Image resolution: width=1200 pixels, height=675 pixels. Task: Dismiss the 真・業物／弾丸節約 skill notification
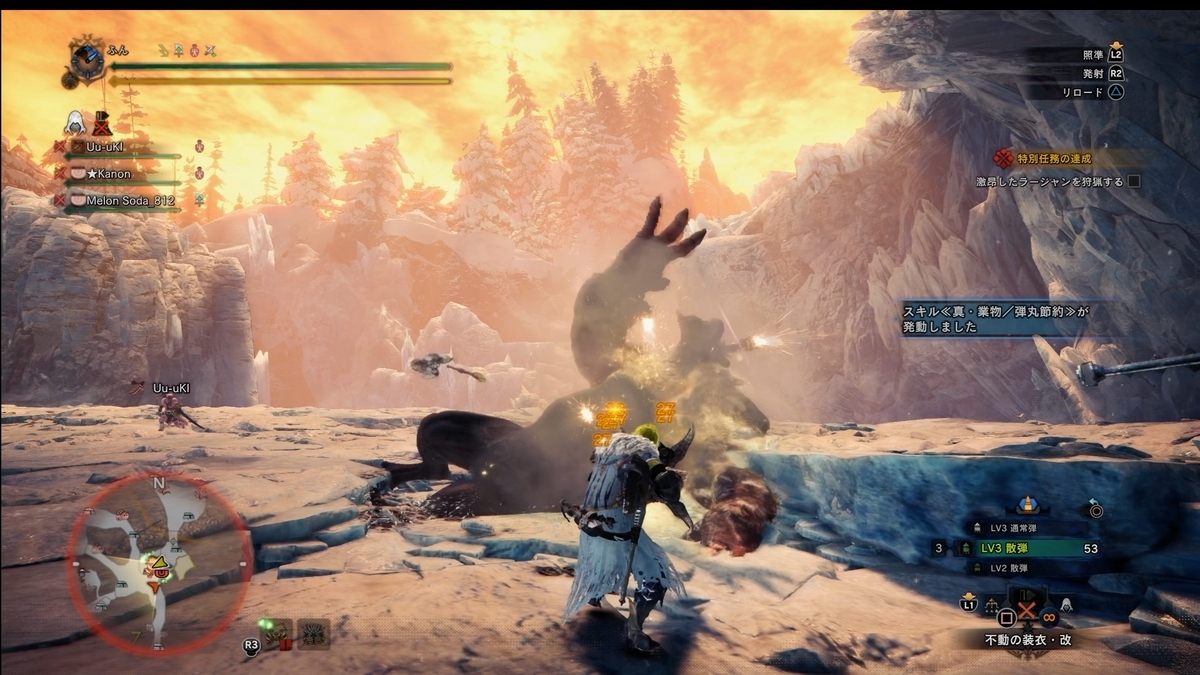[999, 319]
